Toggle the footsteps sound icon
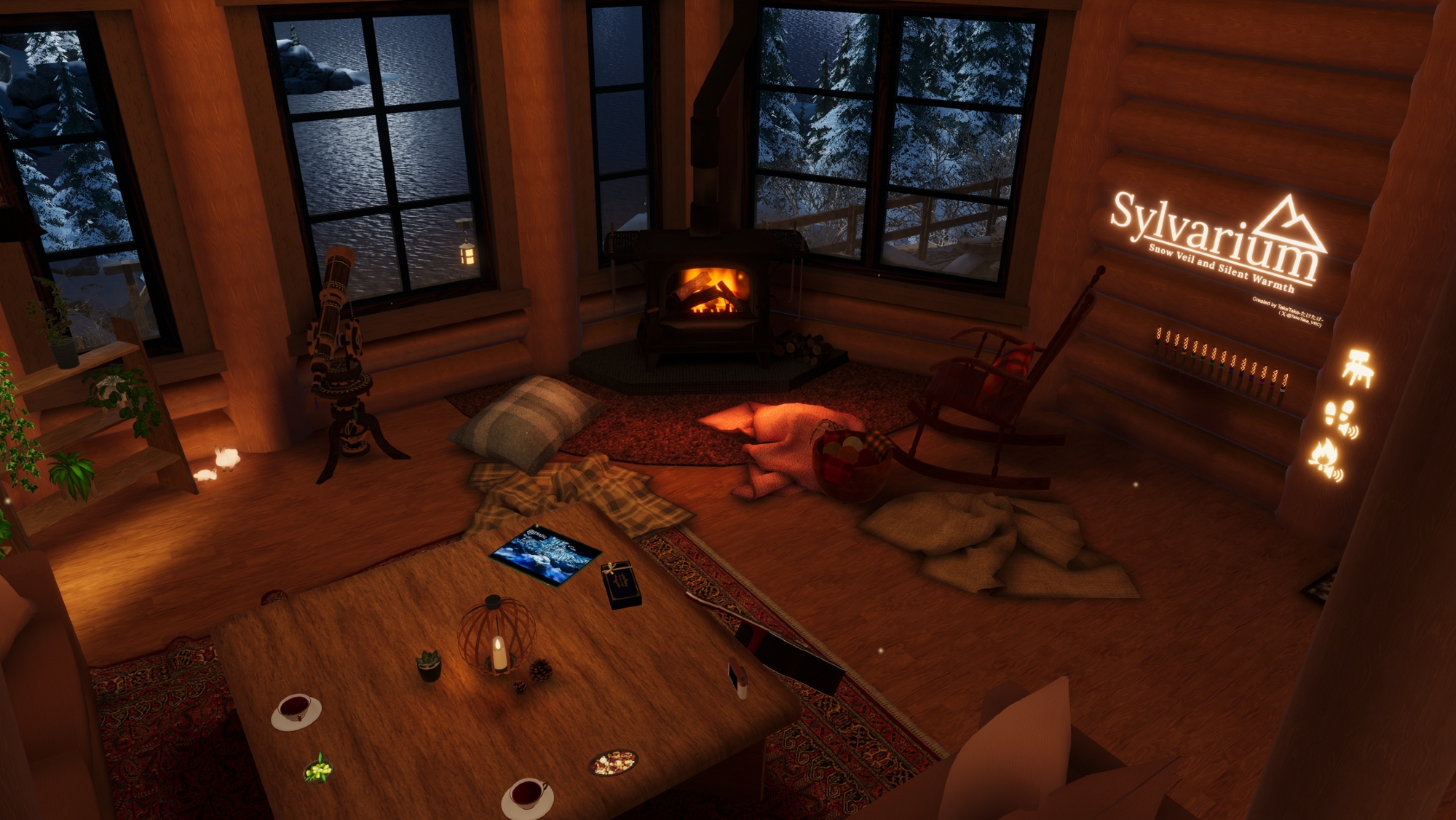Image resolution: width=1456 pixels, height=820 pixels. [x=1340, y=418]
